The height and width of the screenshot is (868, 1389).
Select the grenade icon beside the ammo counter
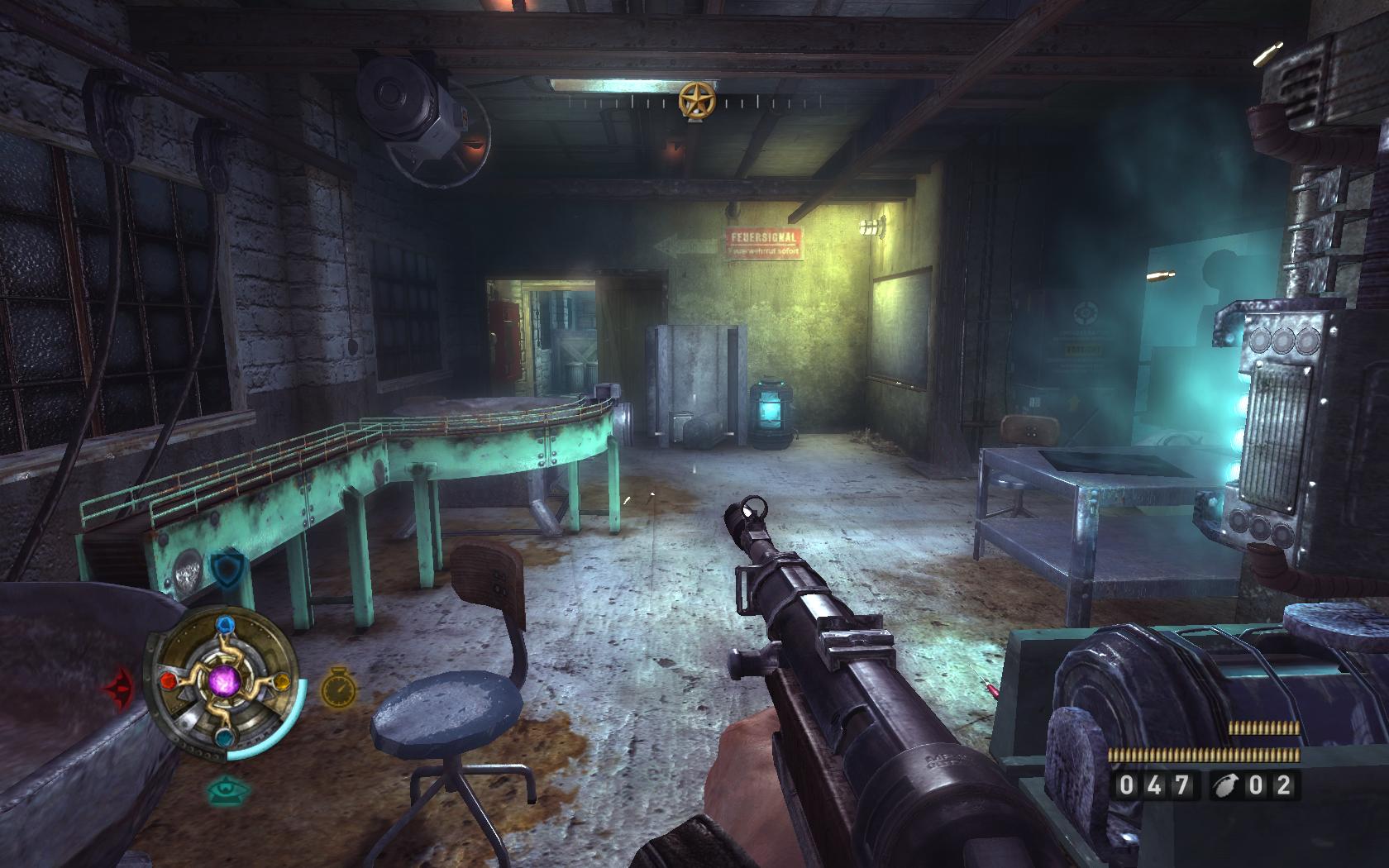click(x=1224, y=785)
